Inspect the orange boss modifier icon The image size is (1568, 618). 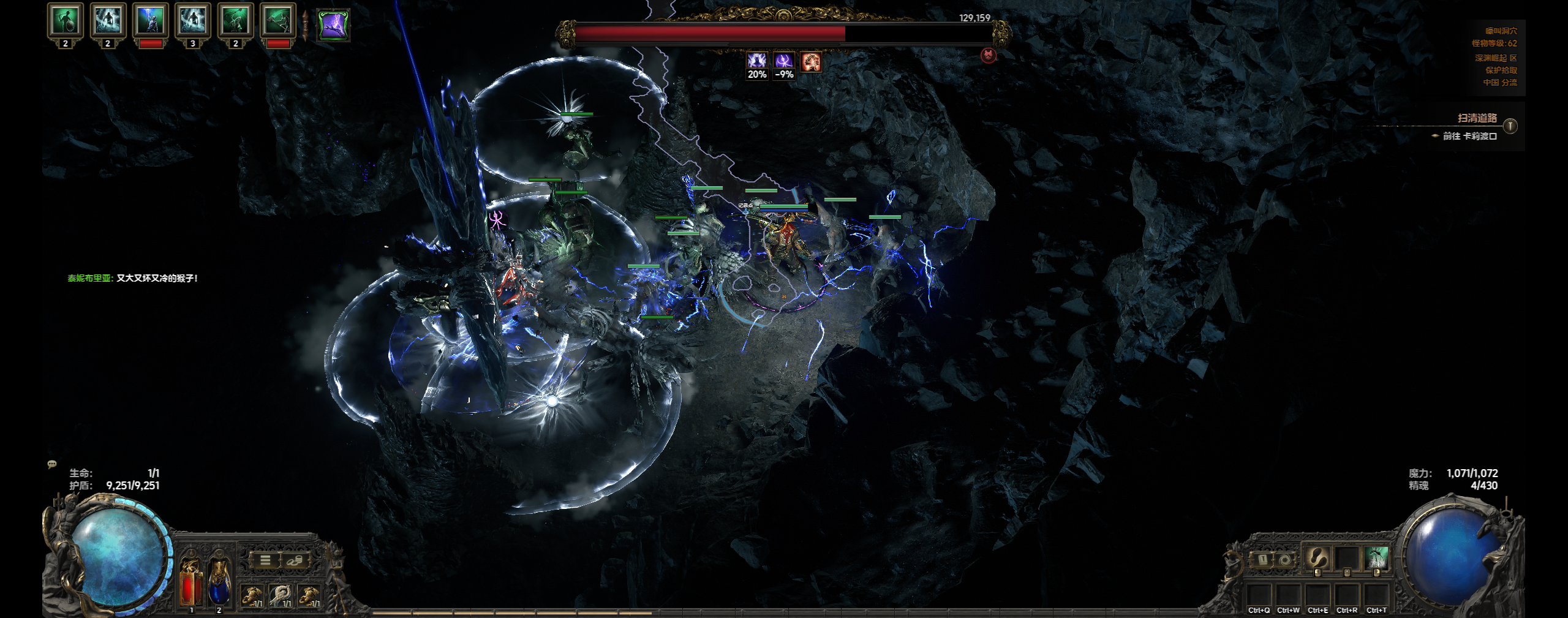[811, 61]
